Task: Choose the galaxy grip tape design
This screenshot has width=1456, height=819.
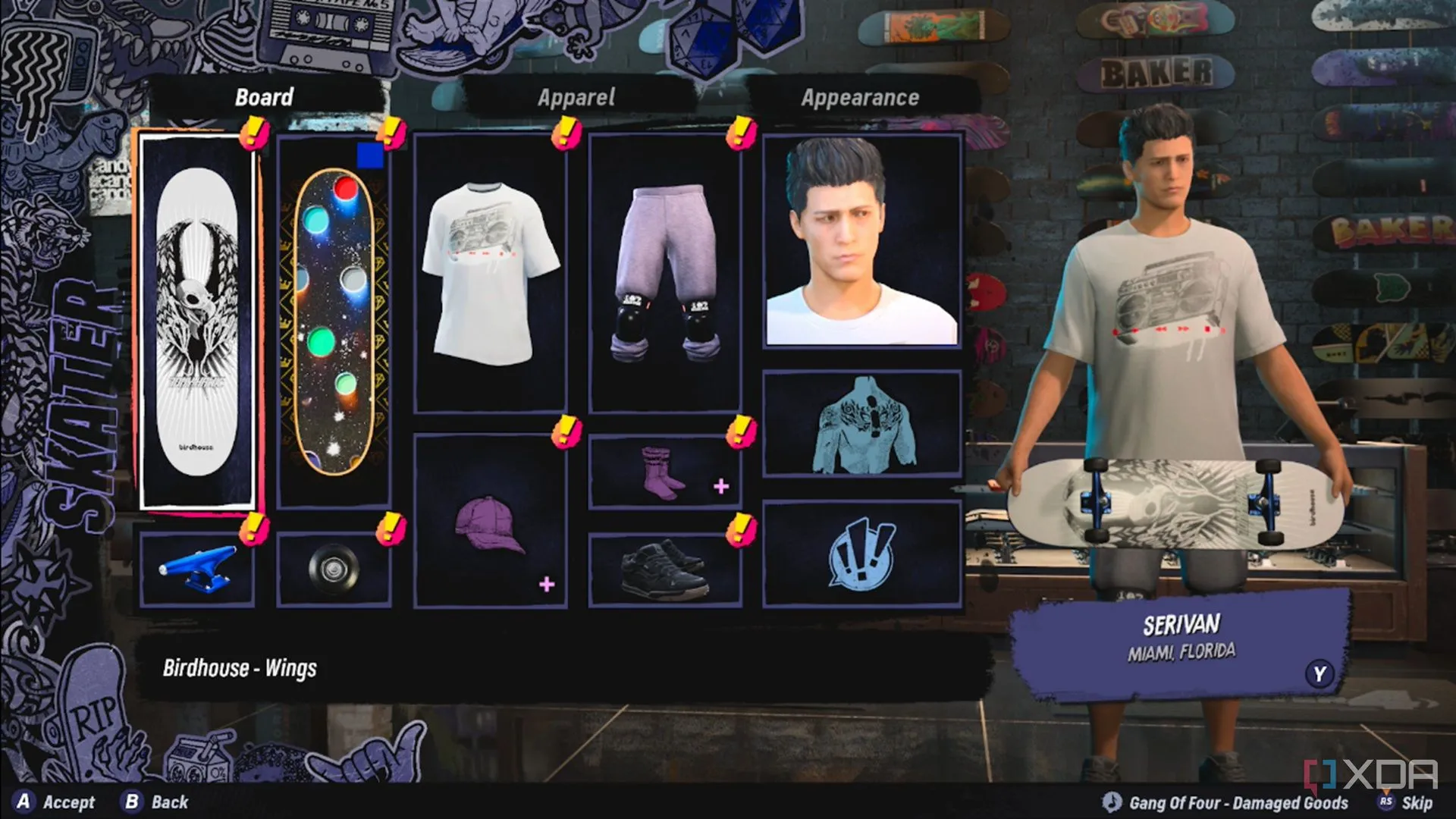Action: pos(334,318)
